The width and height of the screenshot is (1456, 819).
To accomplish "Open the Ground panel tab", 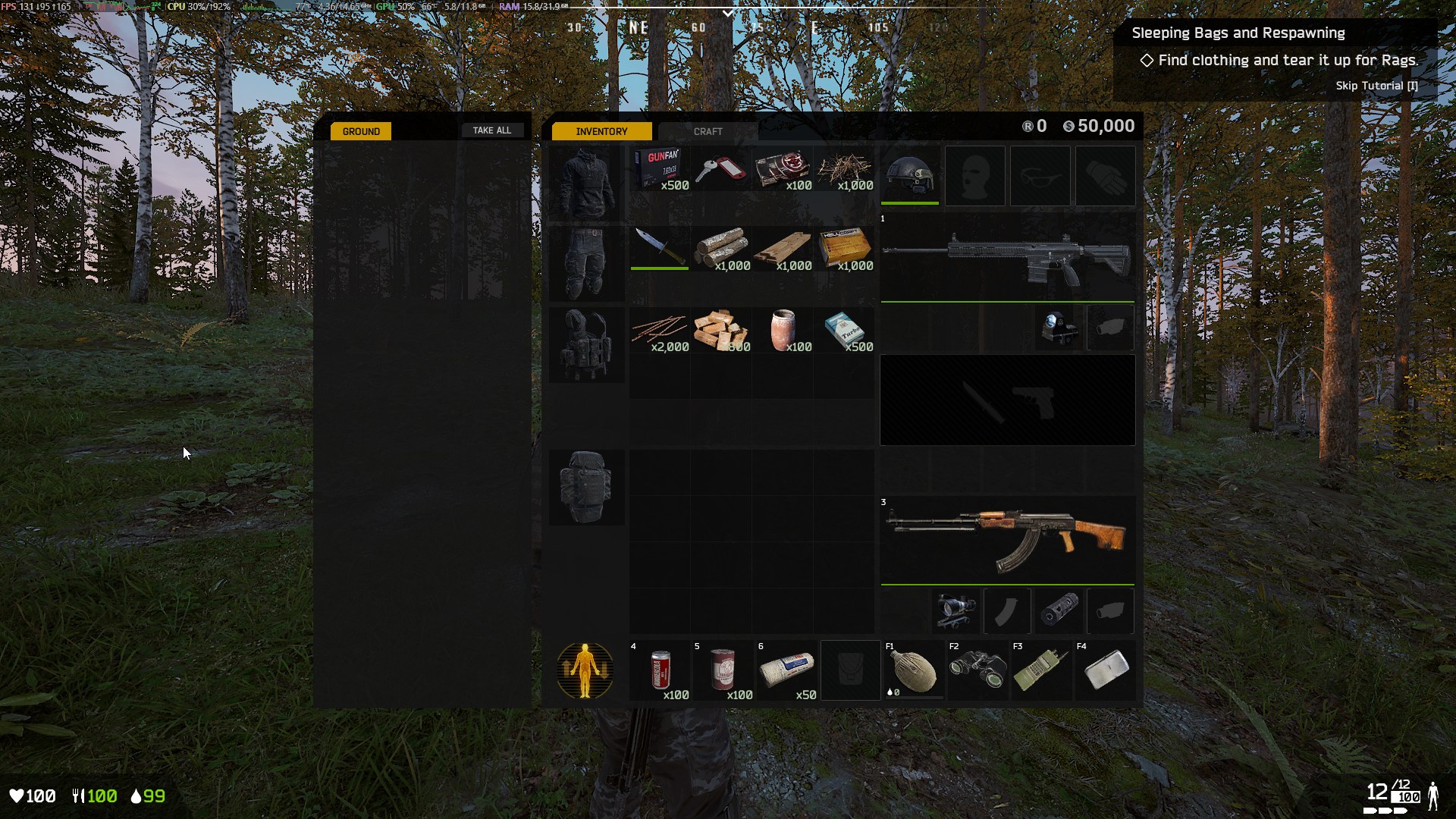I will pos(361,131).
